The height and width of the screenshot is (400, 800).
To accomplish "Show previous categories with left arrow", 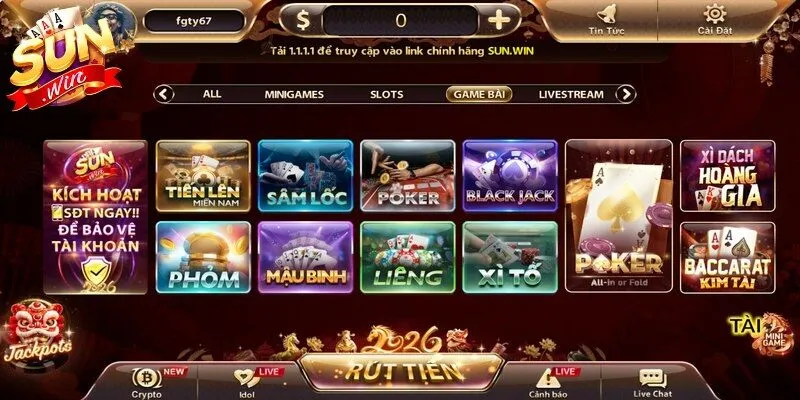I will point(165,94).
